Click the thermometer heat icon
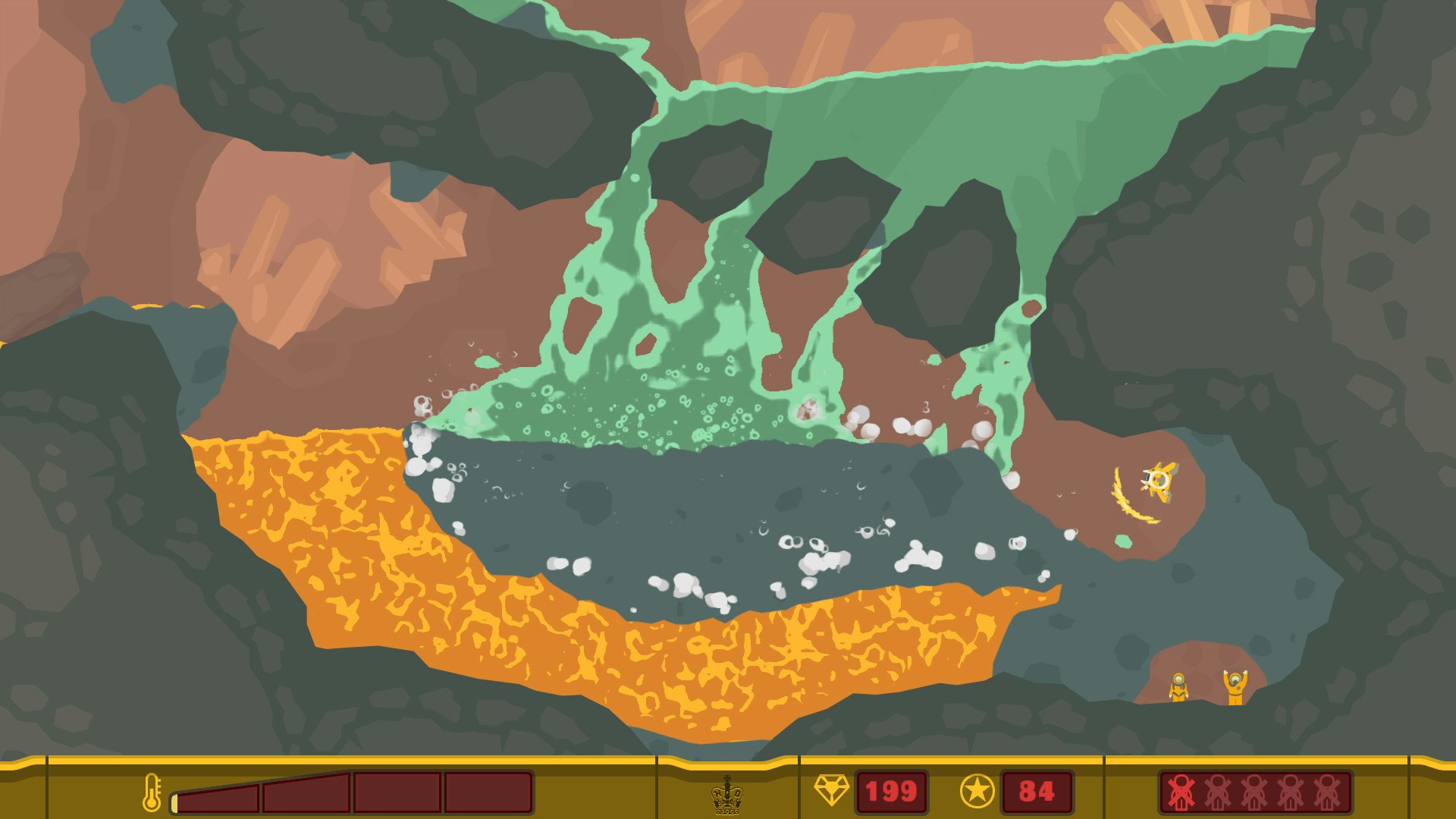1456x819 pixels. (152, 792)
